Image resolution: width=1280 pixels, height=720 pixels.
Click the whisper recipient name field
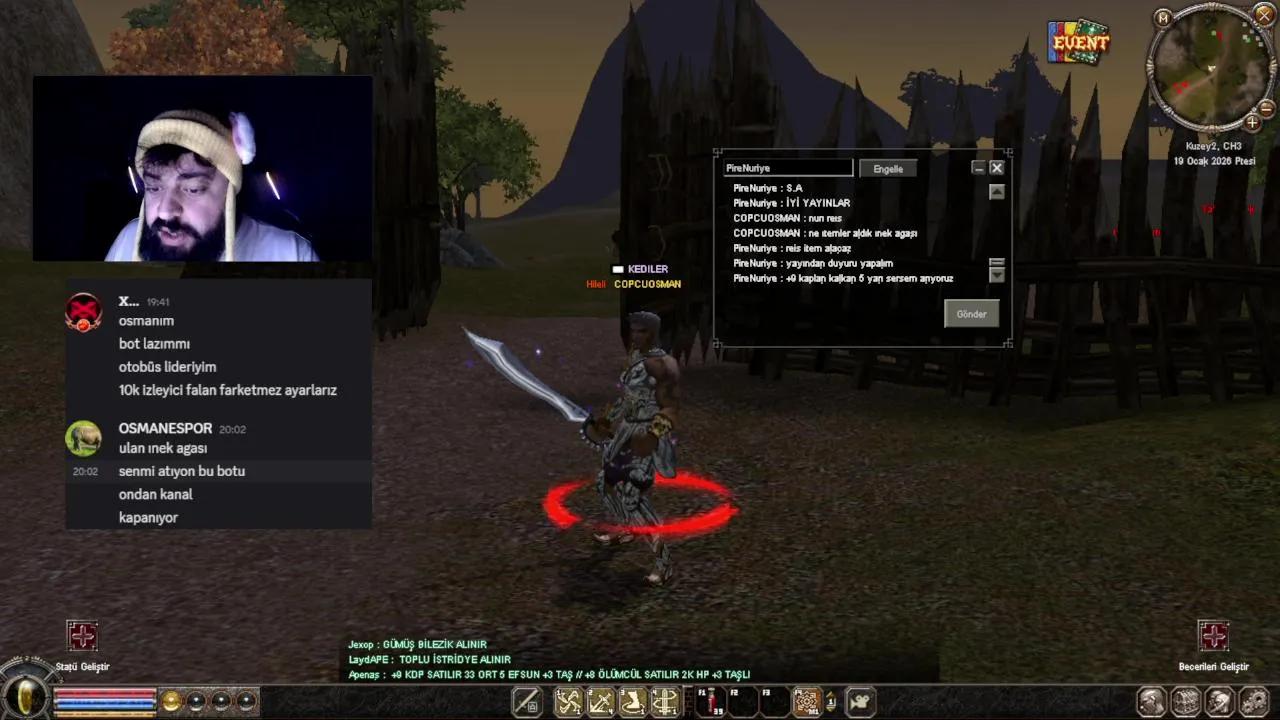tap(788, 169)
